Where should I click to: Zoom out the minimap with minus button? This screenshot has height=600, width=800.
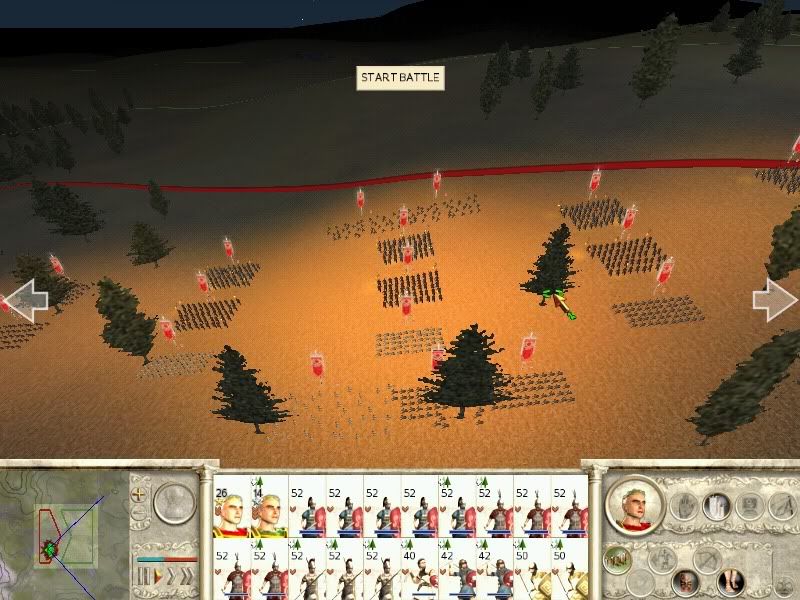(x=140, y=516)
